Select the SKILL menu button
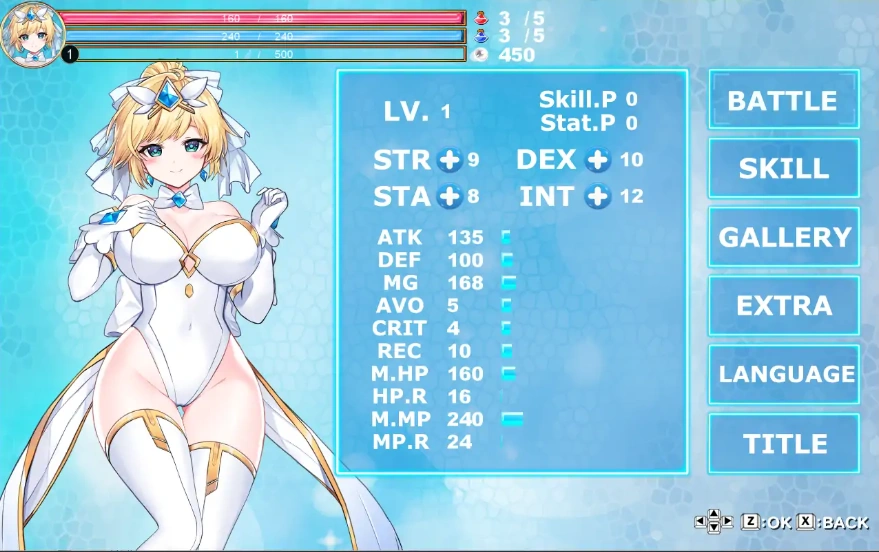This screenshot has width=879, height=552. pyautogui.click(x=783, y=169)
